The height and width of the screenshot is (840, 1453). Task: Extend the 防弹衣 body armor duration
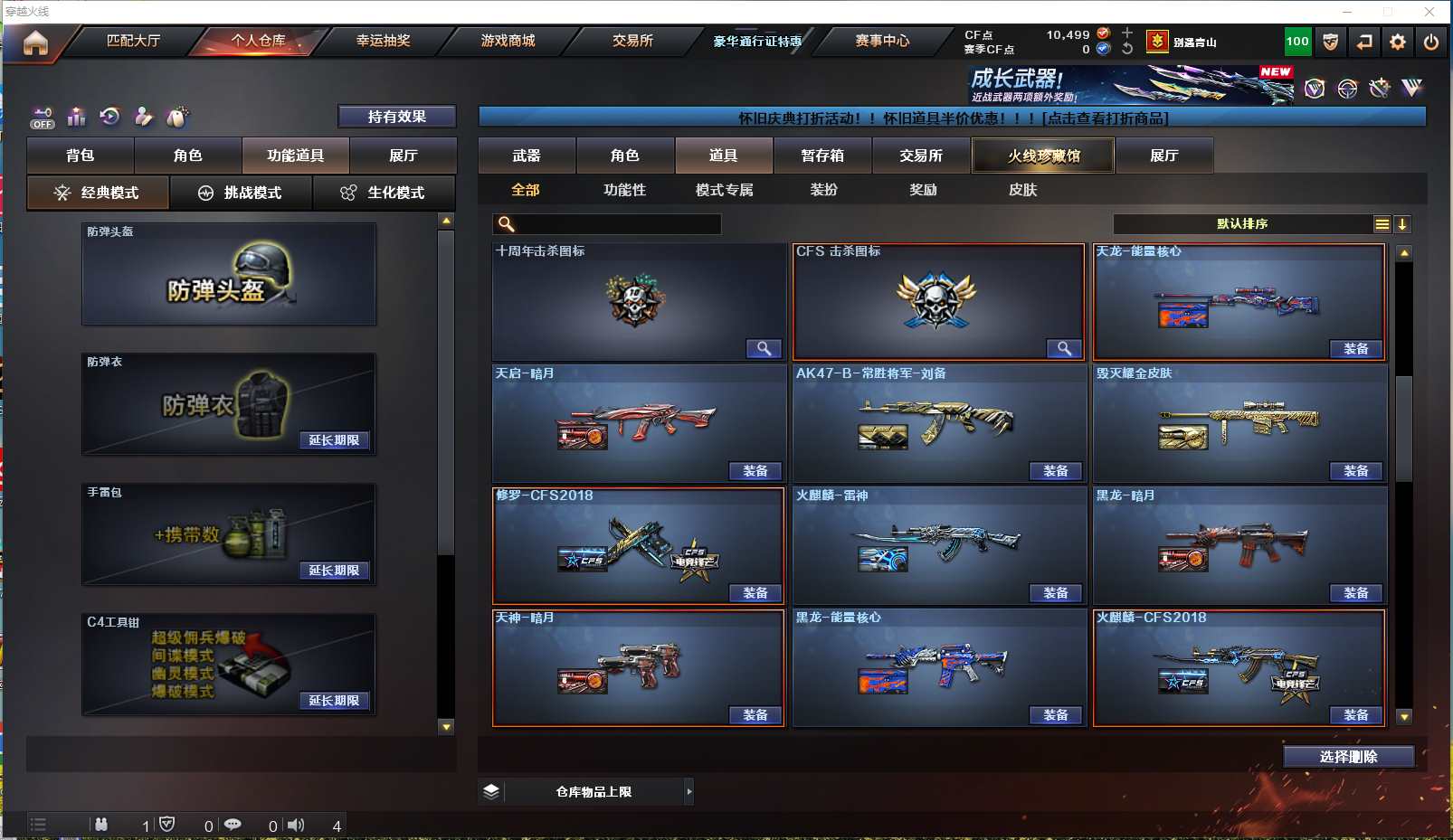point(334,440)
